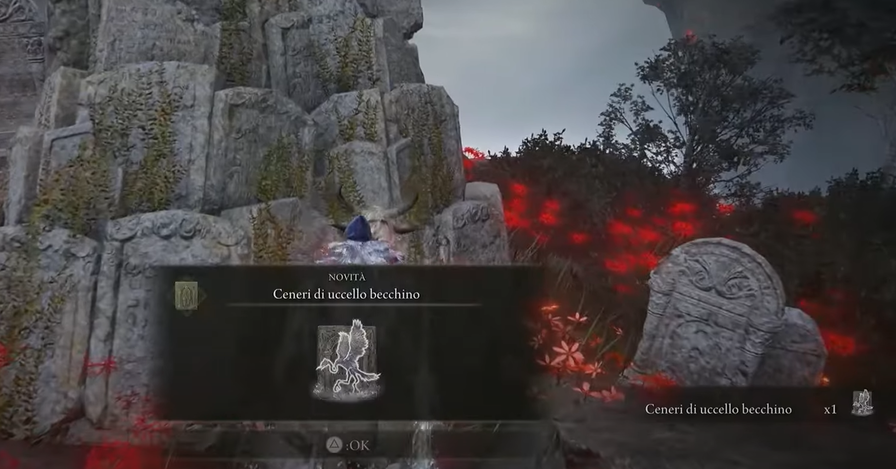The image size is (896, 469).
Task: Click the ashes category icon beside the title
Action: click(187, 295)
